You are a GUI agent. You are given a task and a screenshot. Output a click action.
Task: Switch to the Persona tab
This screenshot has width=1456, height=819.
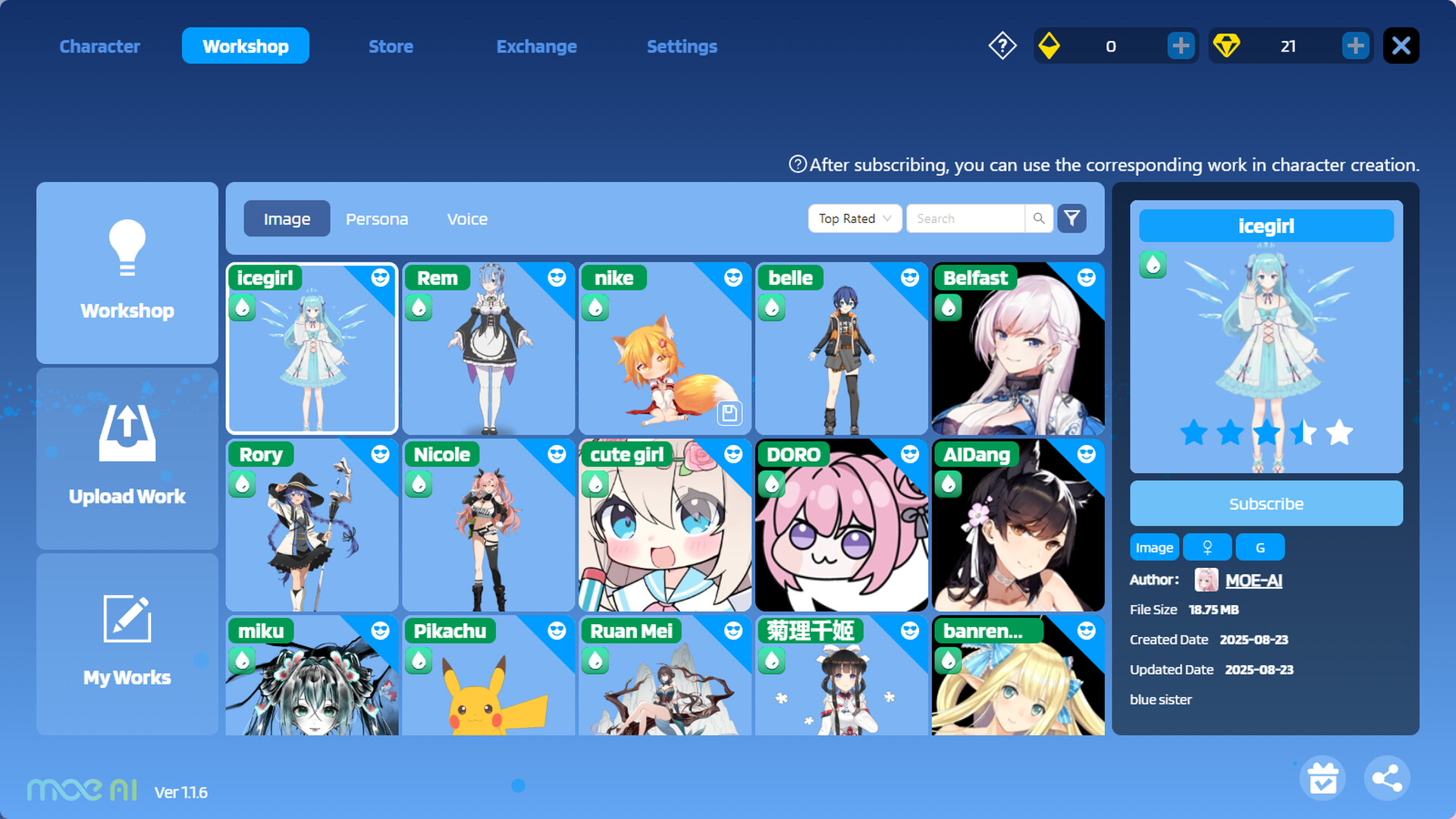(x=377, y=218)
